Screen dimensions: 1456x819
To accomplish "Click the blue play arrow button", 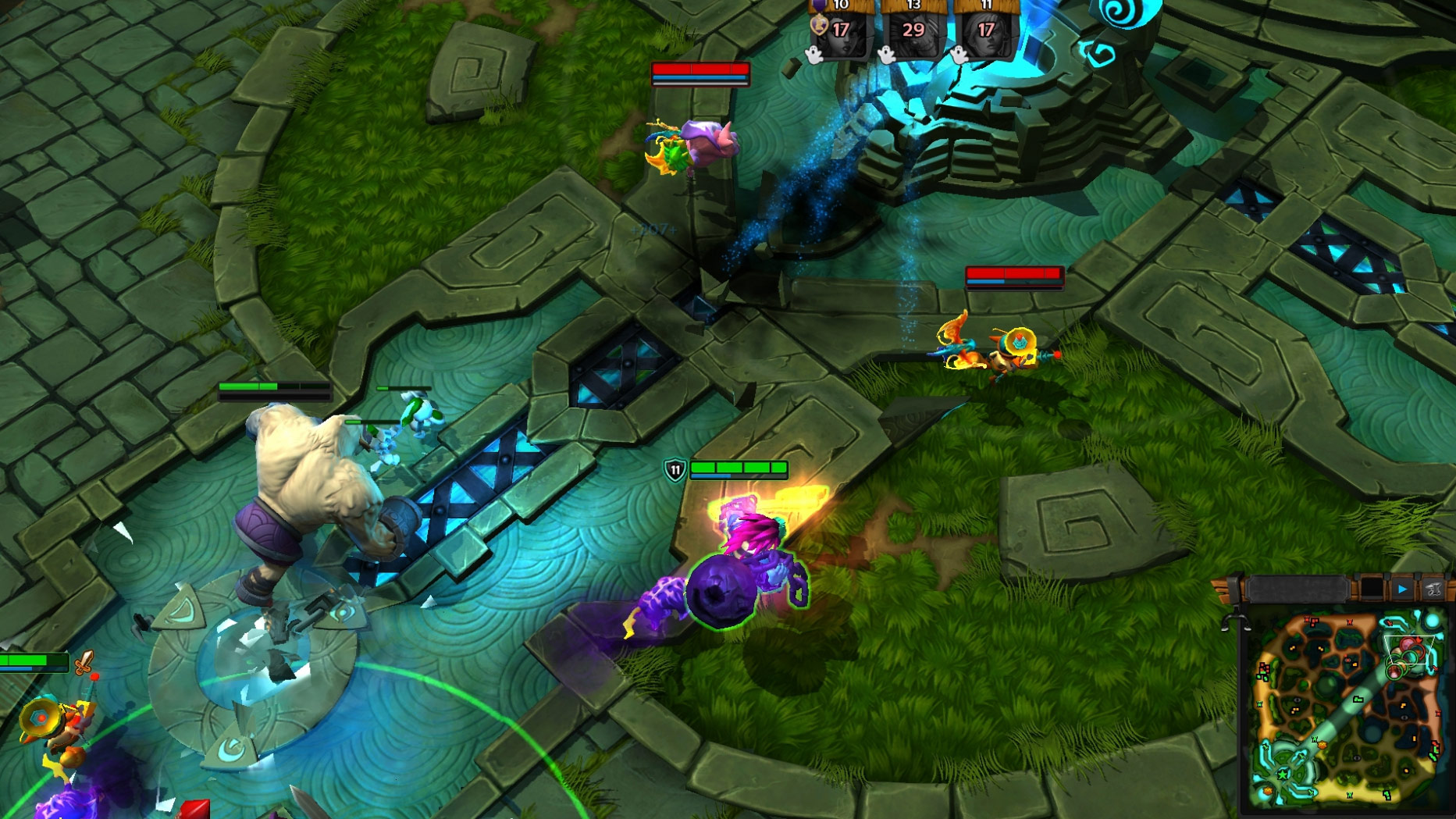I will 1403,589.
